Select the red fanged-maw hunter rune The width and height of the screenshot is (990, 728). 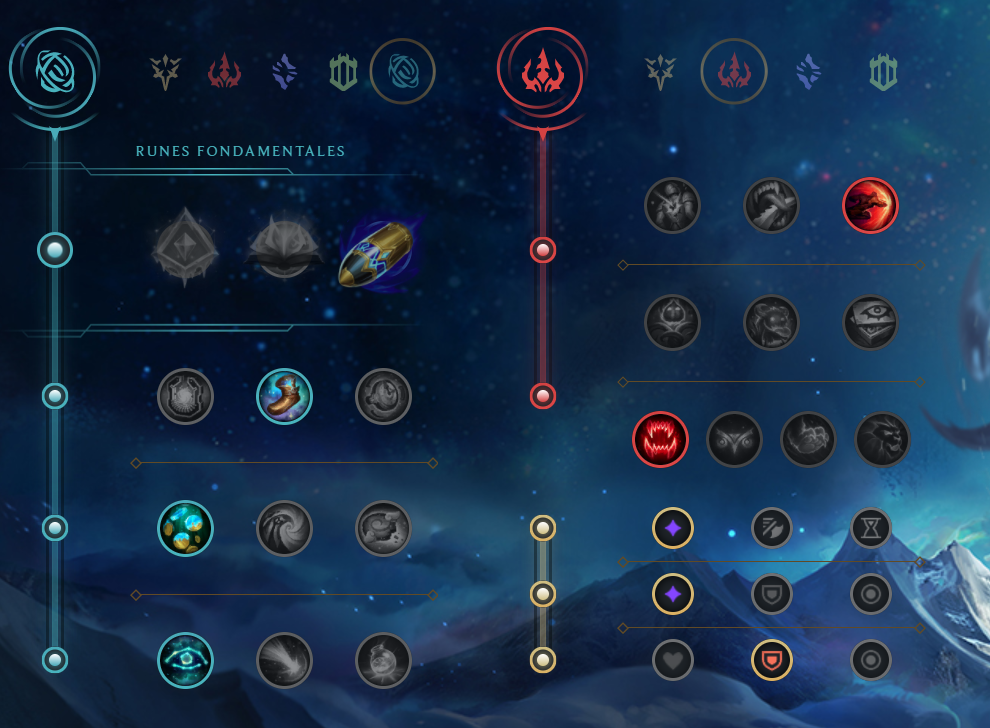tap(660, 439)
